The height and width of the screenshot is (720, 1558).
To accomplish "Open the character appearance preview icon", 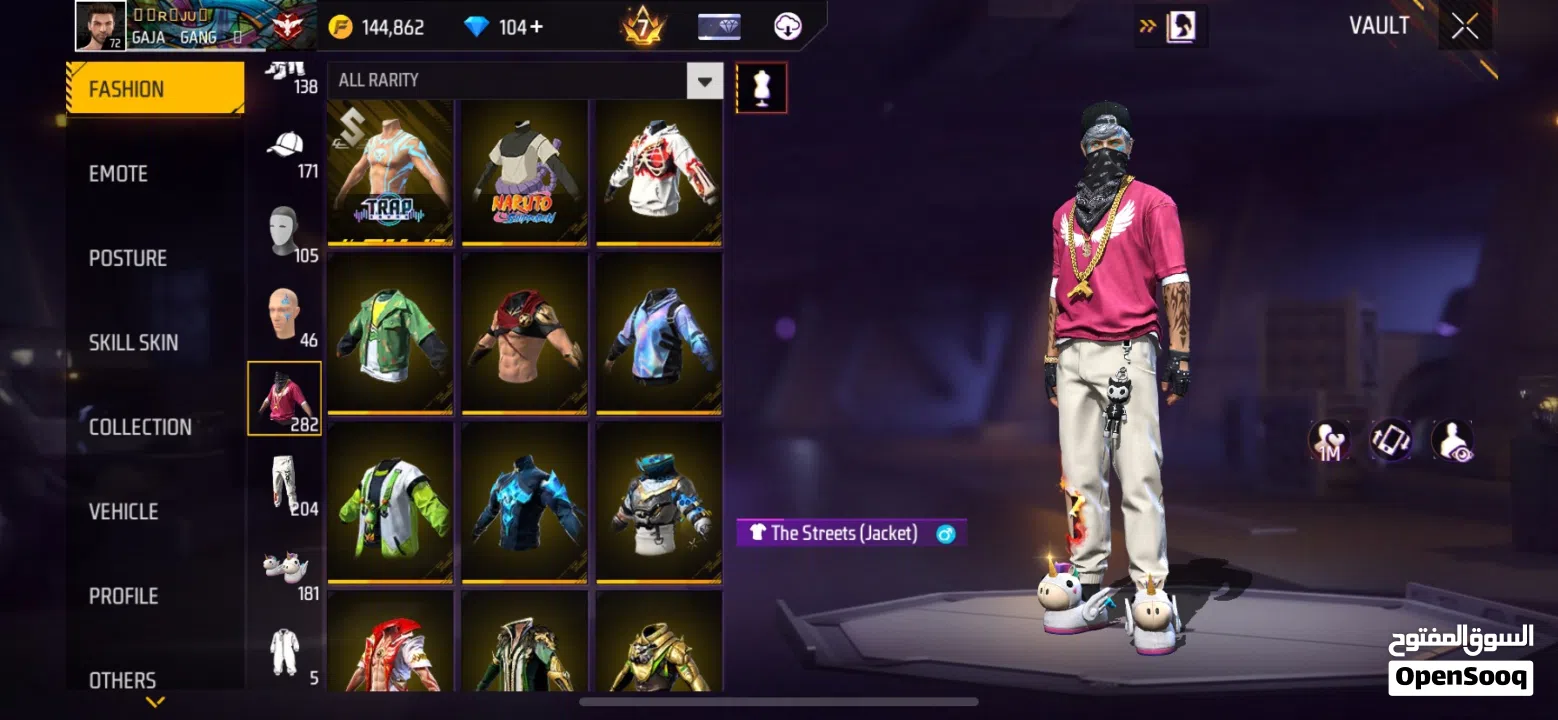I will point(1450,440).
